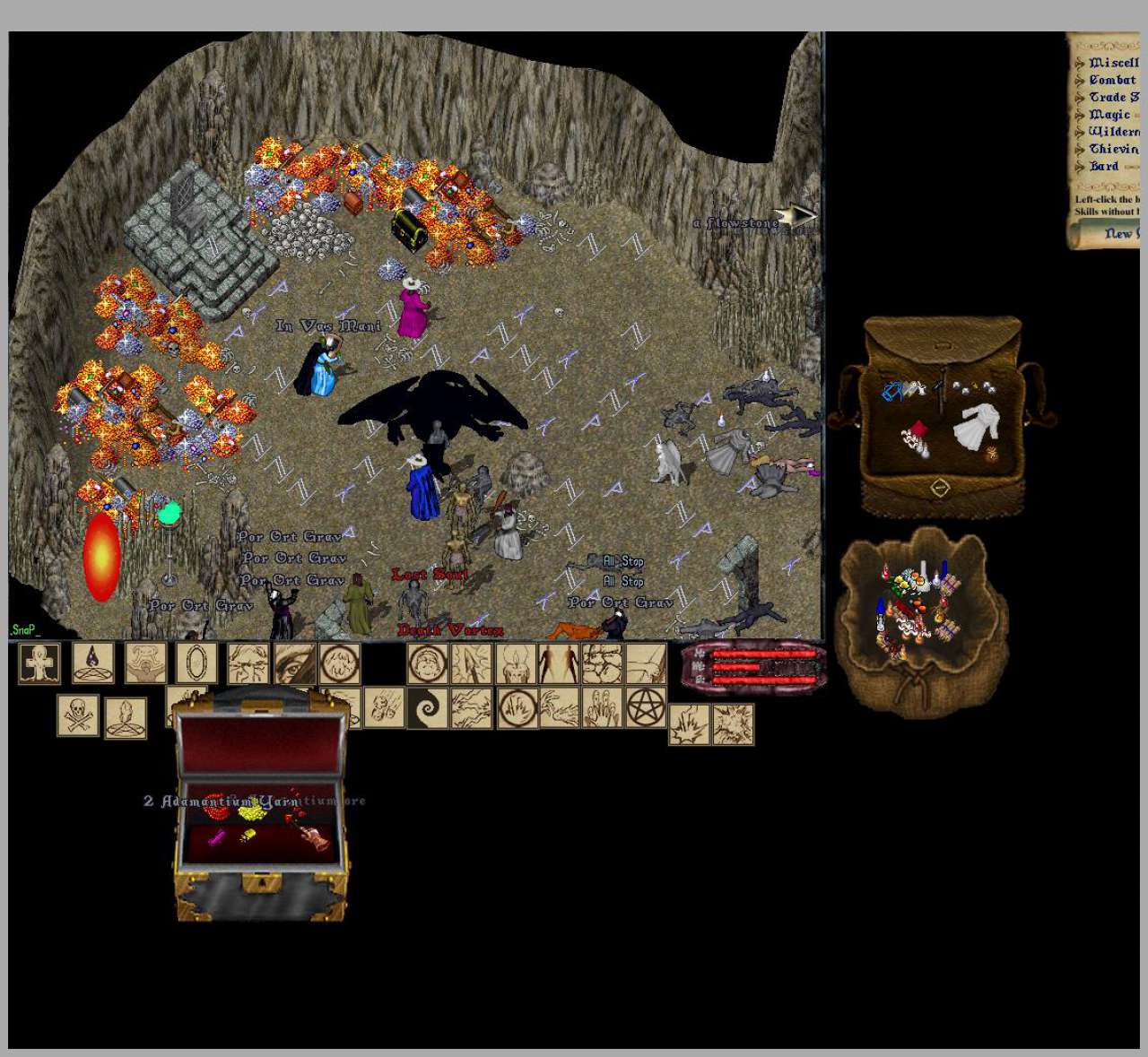Screen dimensions: 1148x1057
Task: Select the white robe in the backpack
Action: click(976, 426)
